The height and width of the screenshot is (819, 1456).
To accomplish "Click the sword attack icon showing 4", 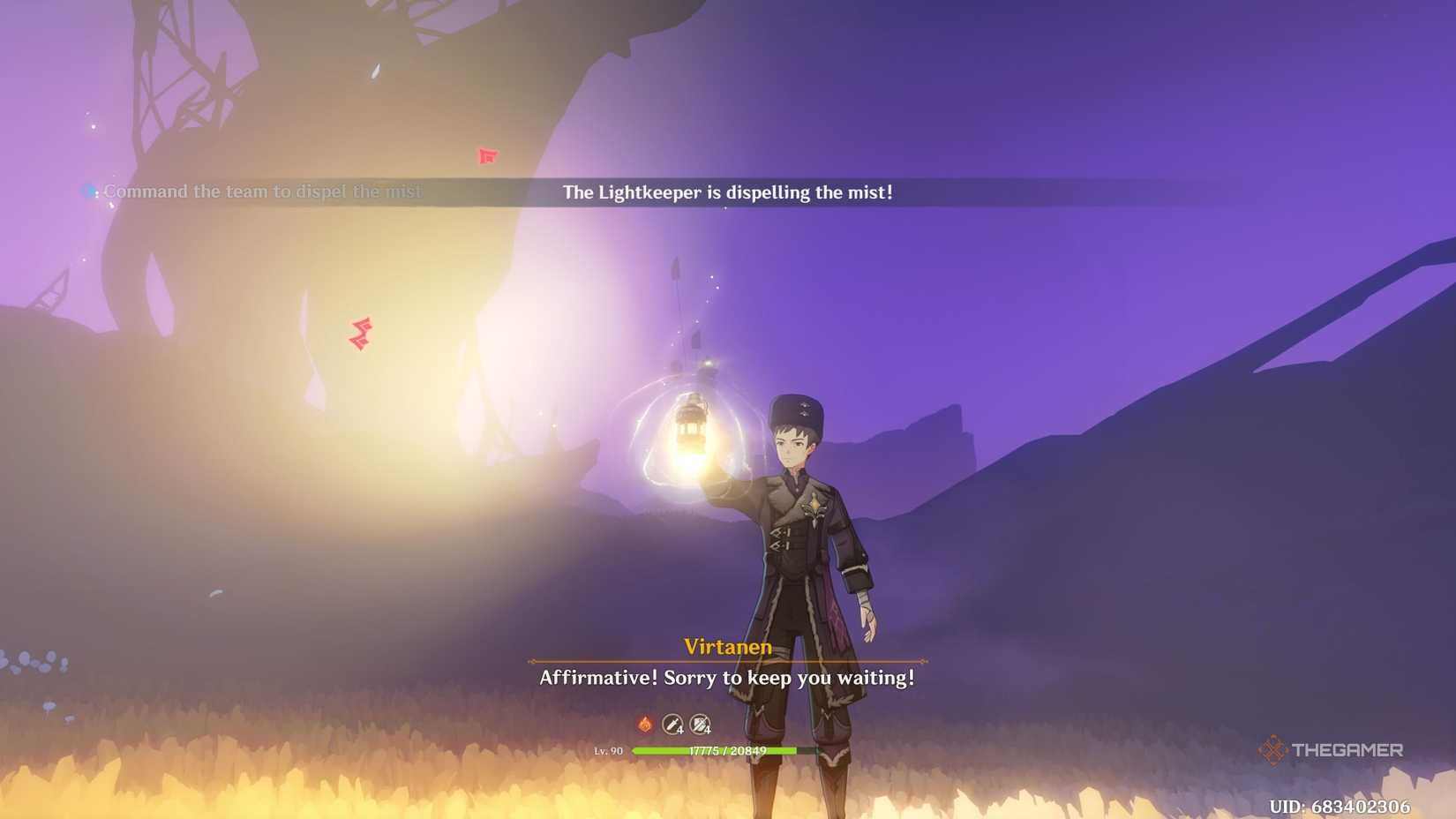I will point(672,724).
